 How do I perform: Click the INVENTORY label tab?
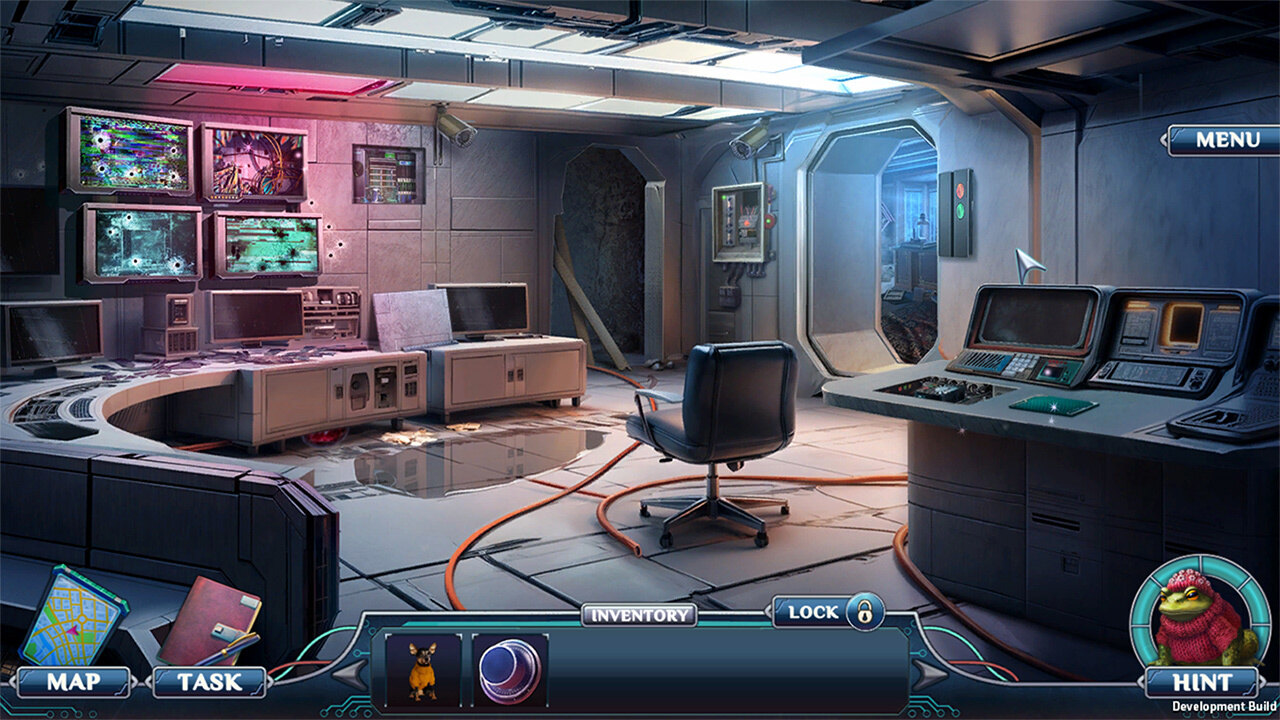click(x=639, y=615)
